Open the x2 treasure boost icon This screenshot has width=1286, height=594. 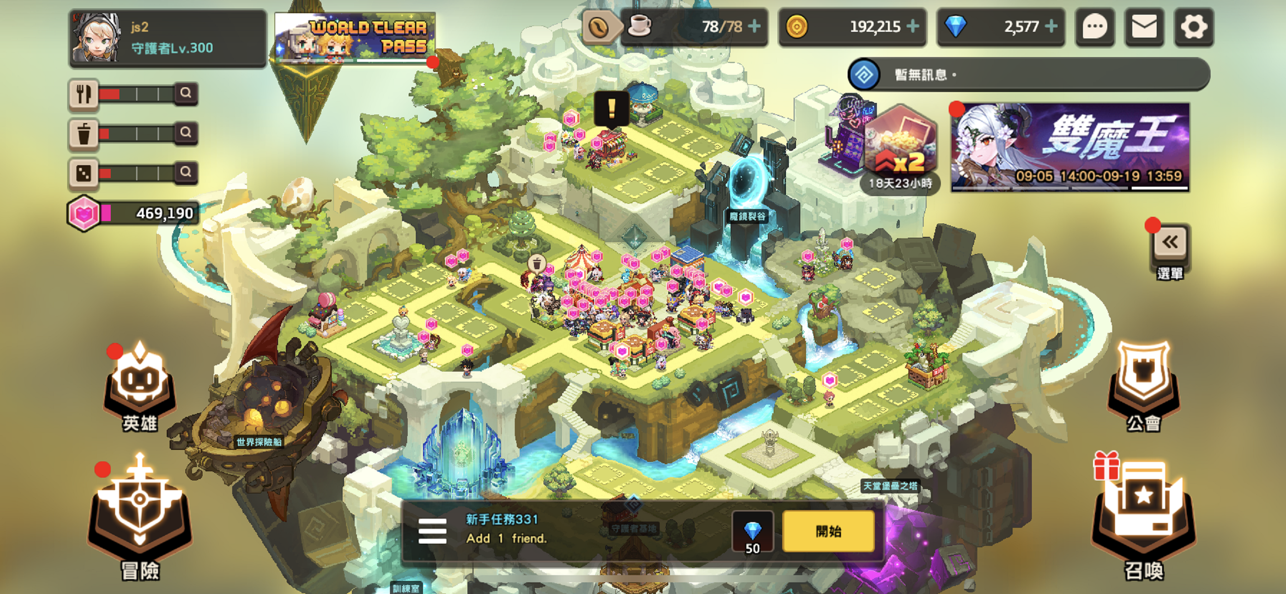[900, 146]
